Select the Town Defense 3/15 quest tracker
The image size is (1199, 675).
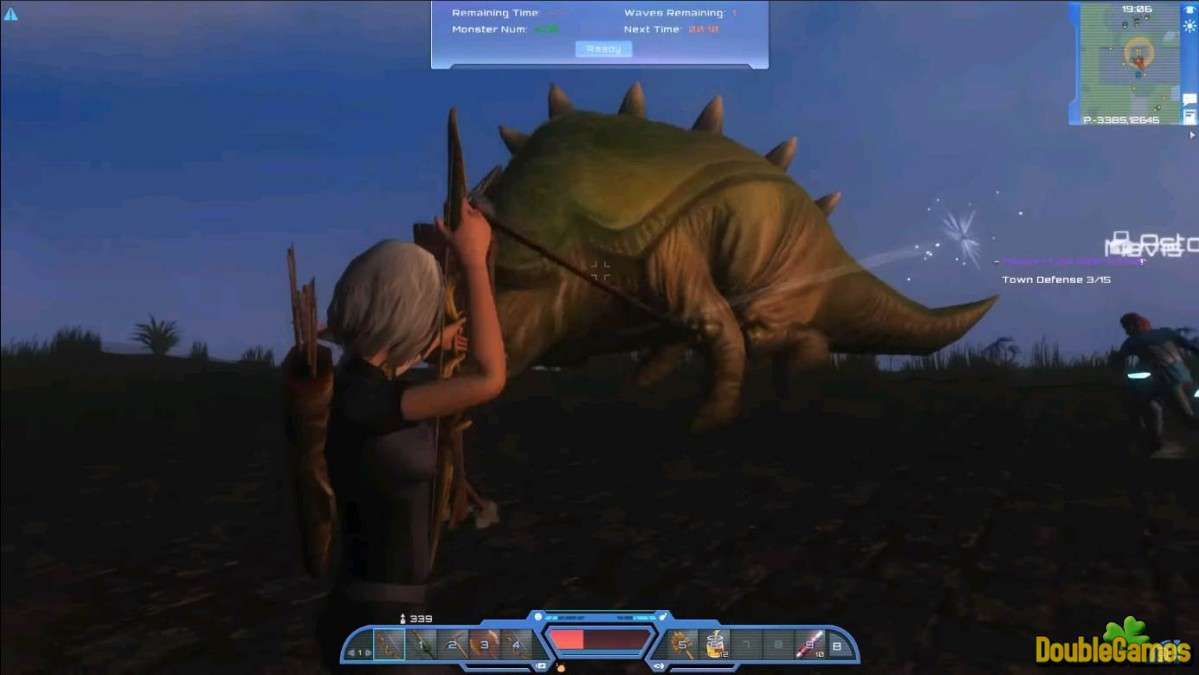click(1056, 280)
